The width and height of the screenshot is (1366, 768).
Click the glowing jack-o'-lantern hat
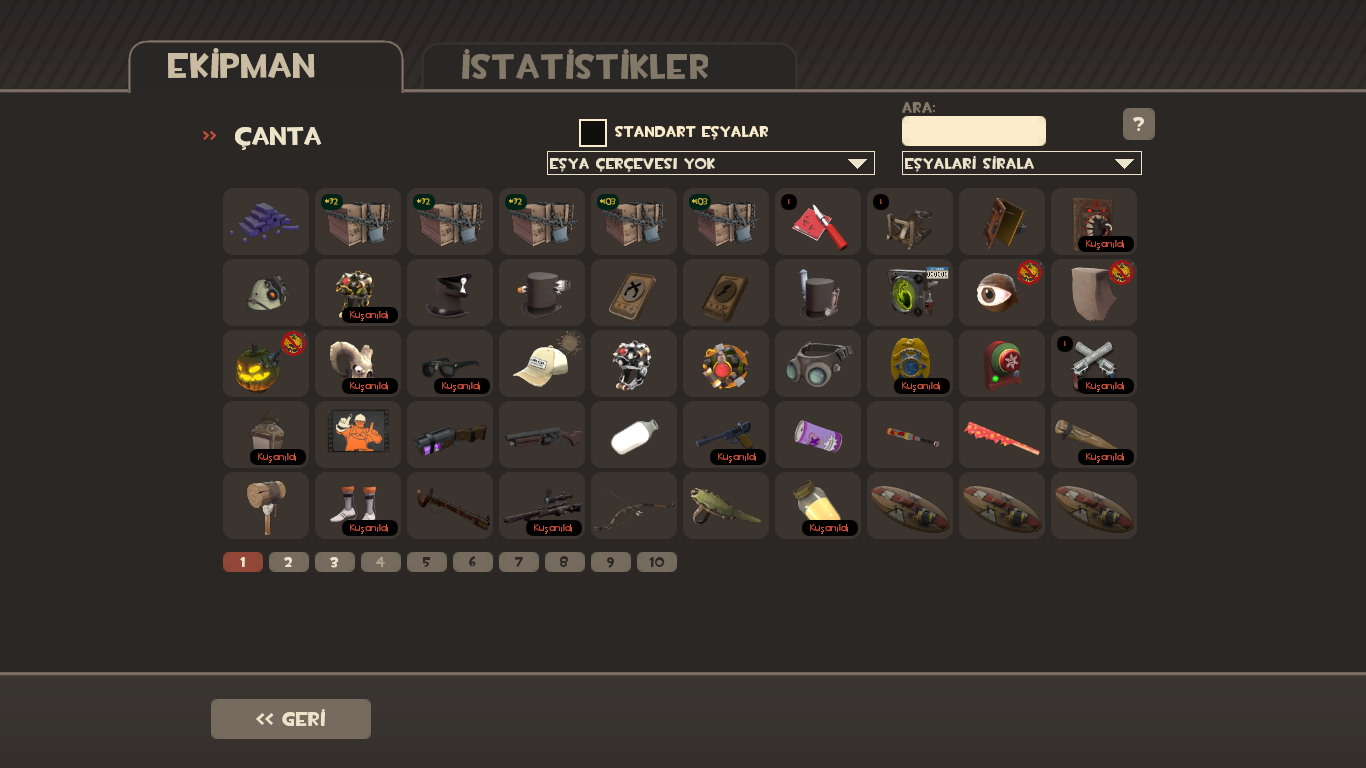(x=265, y=363)
